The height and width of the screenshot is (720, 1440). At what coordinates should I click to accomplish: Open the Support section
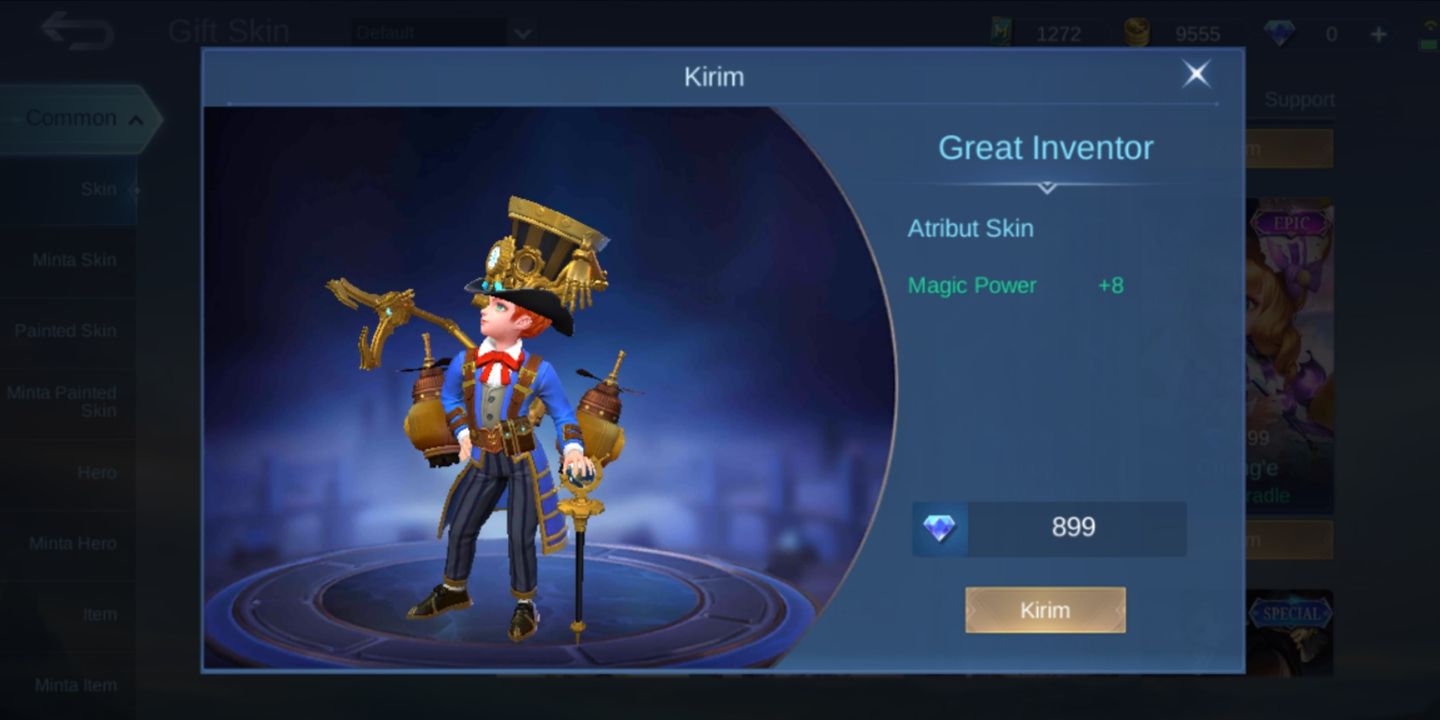(x=1301, y=100)
